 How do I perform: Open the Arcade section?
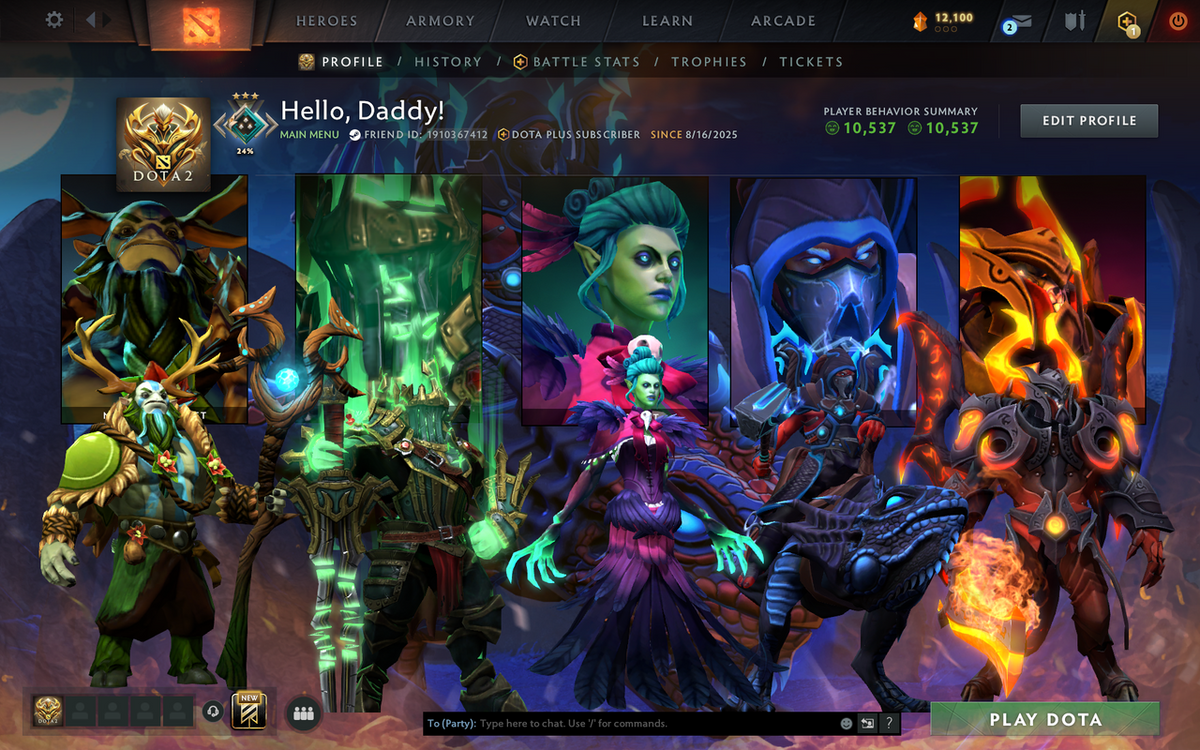click(783, 21)
